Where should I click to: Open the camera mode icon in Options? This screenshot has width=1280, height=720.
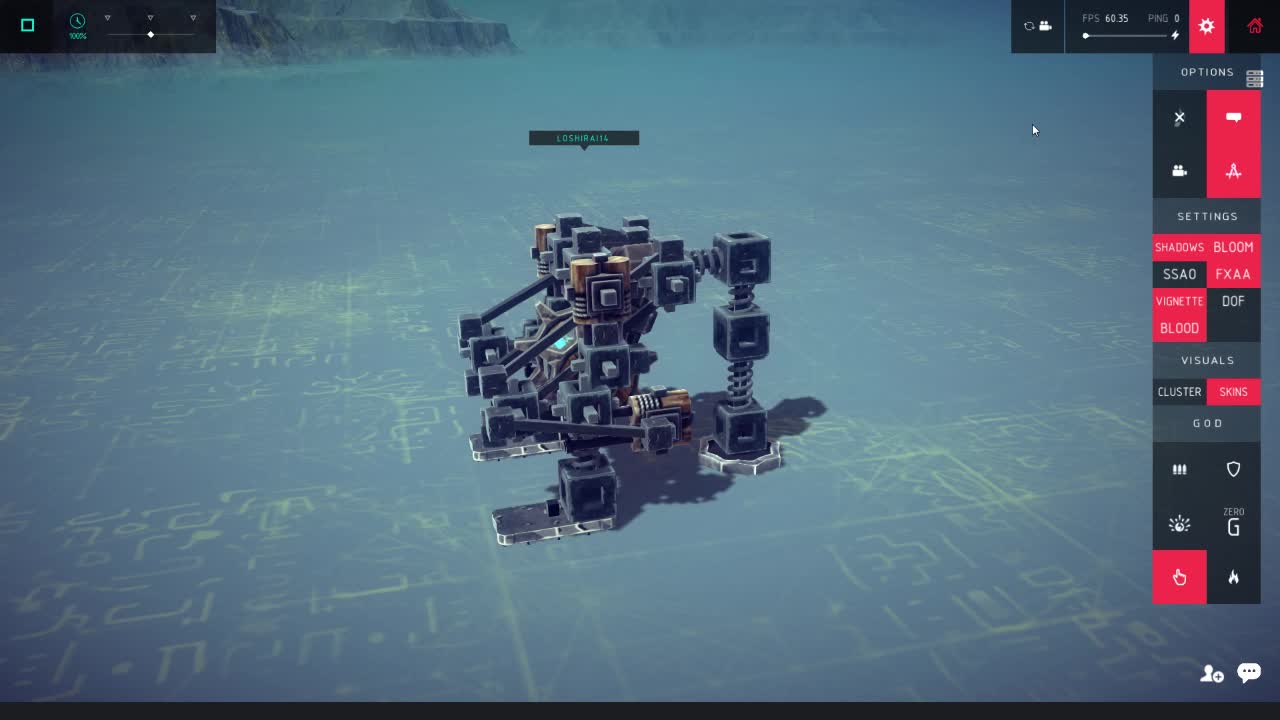pyautogui.click(x=1180, y=171)
